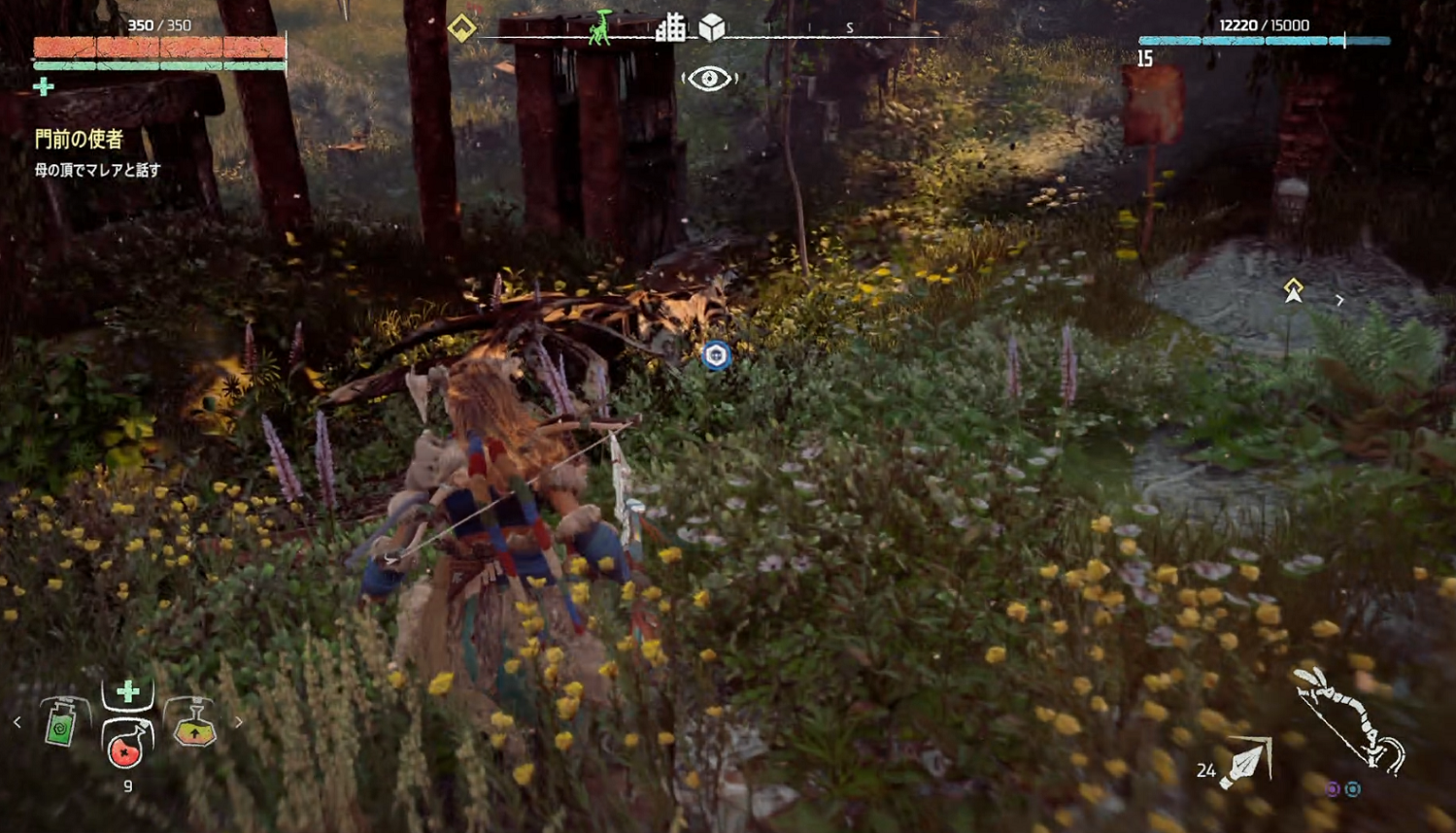Click the equipped hunter bow weapon icon
This screenshot has width=1456, height=833.
click(1350, 718)
